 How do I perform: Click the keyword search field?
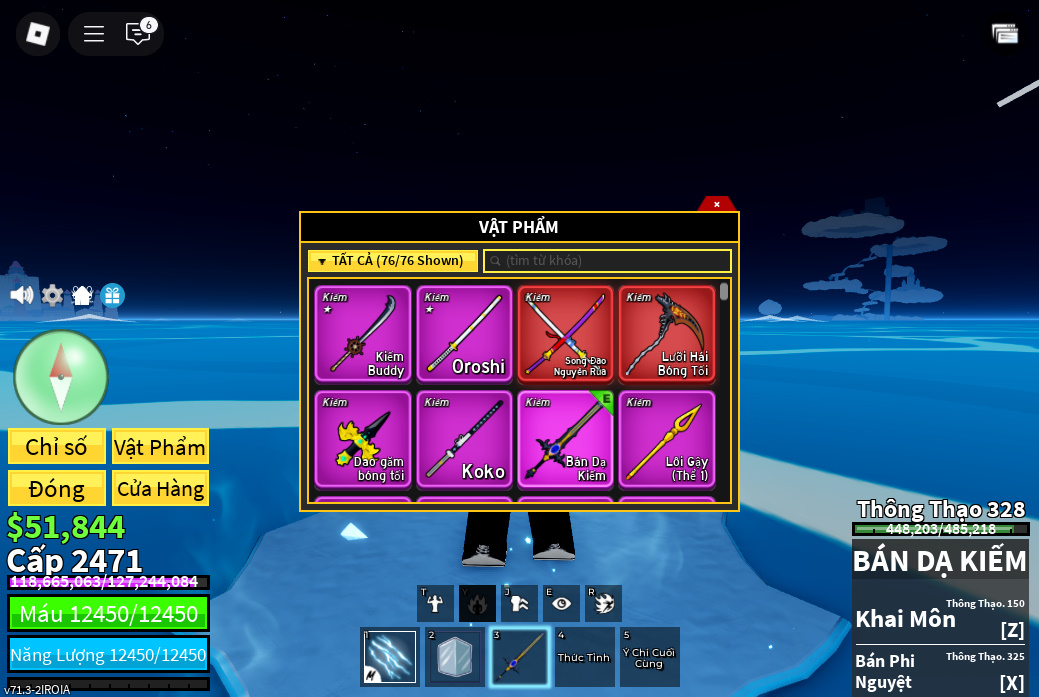click(x=608, y=261)
